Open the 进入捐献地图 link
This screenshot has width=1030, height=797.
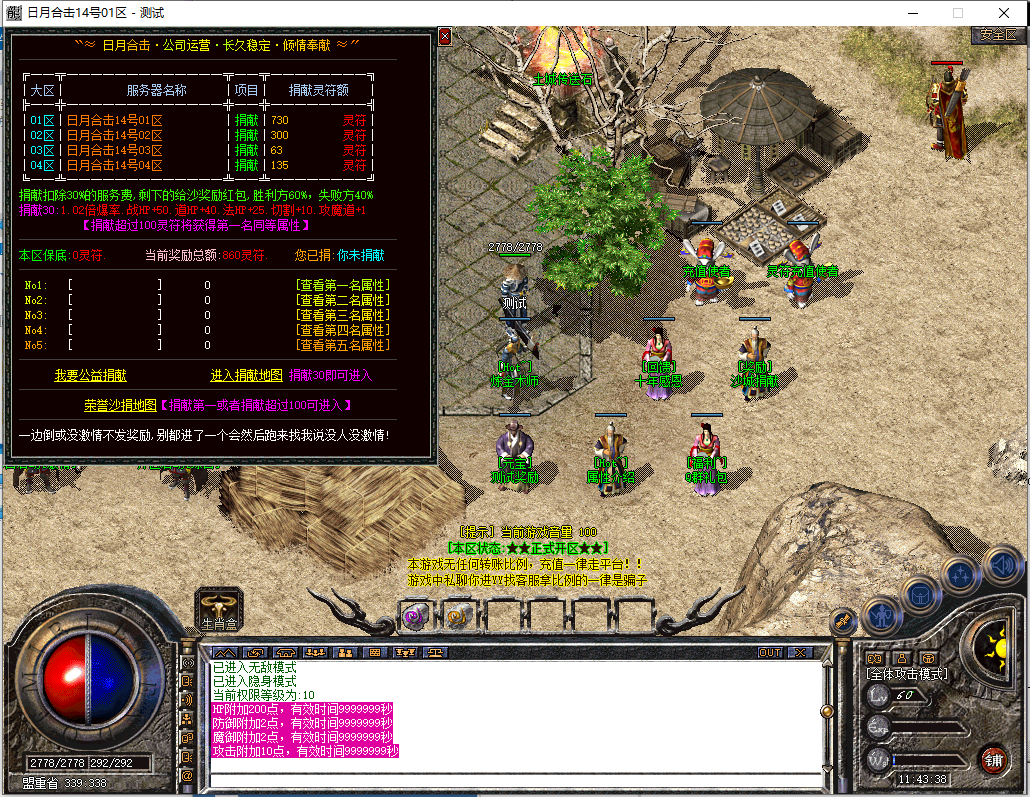pos(246,376)
